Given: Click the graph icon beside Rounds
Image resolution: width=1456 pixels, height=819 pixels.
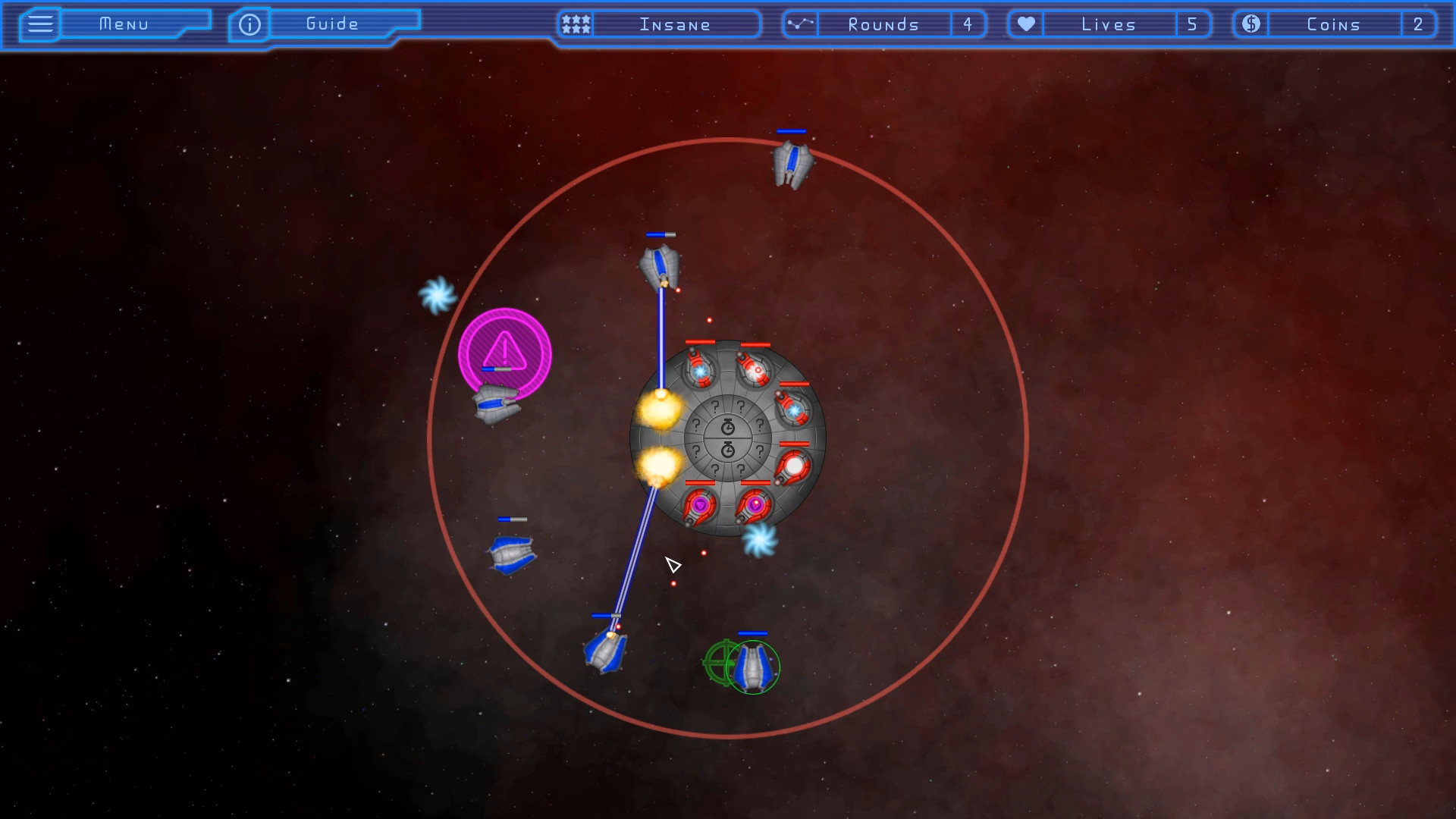Looking at the screenshot, I should point(800,24).
